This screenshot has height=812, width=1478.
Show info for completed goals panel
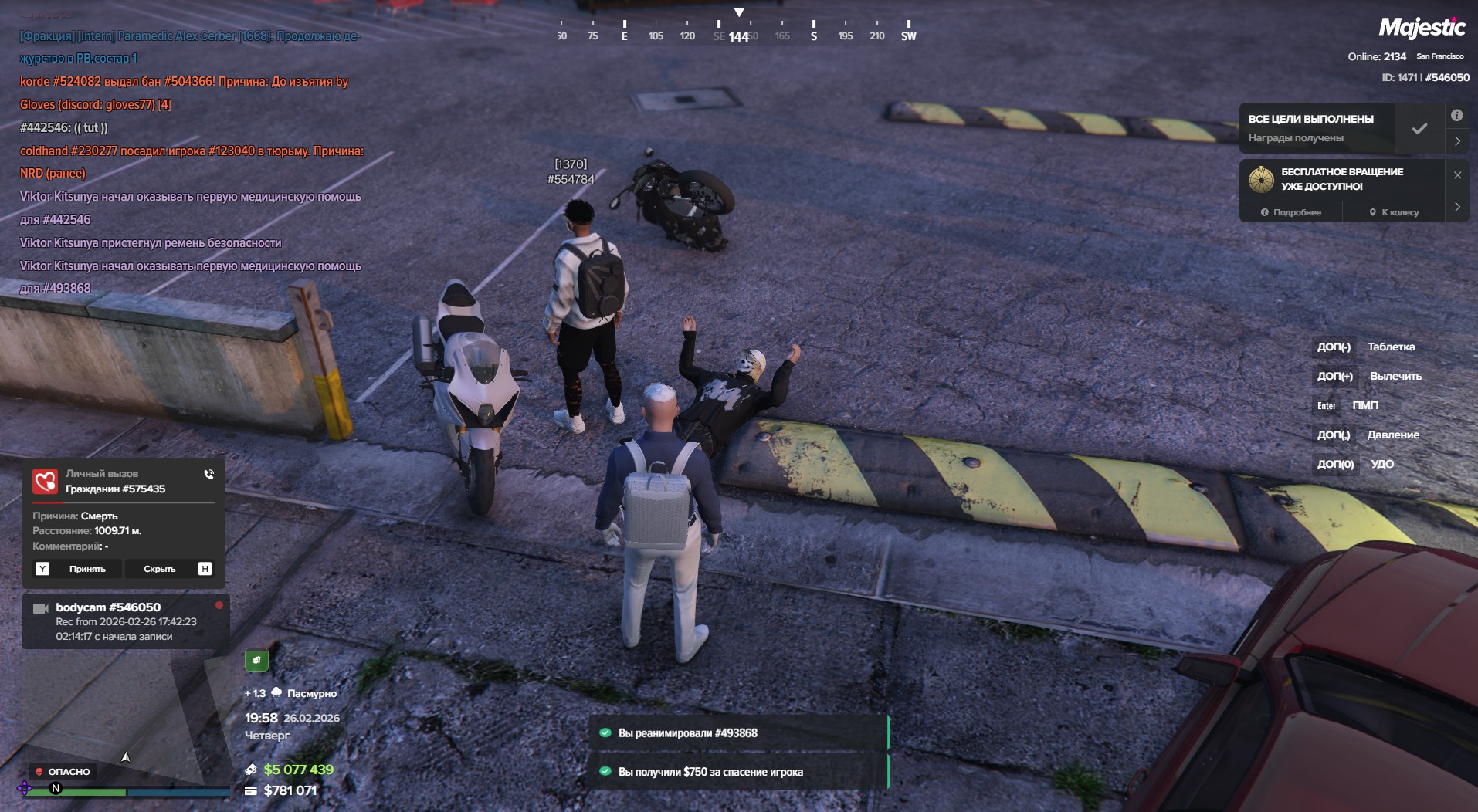[1456, 116]
